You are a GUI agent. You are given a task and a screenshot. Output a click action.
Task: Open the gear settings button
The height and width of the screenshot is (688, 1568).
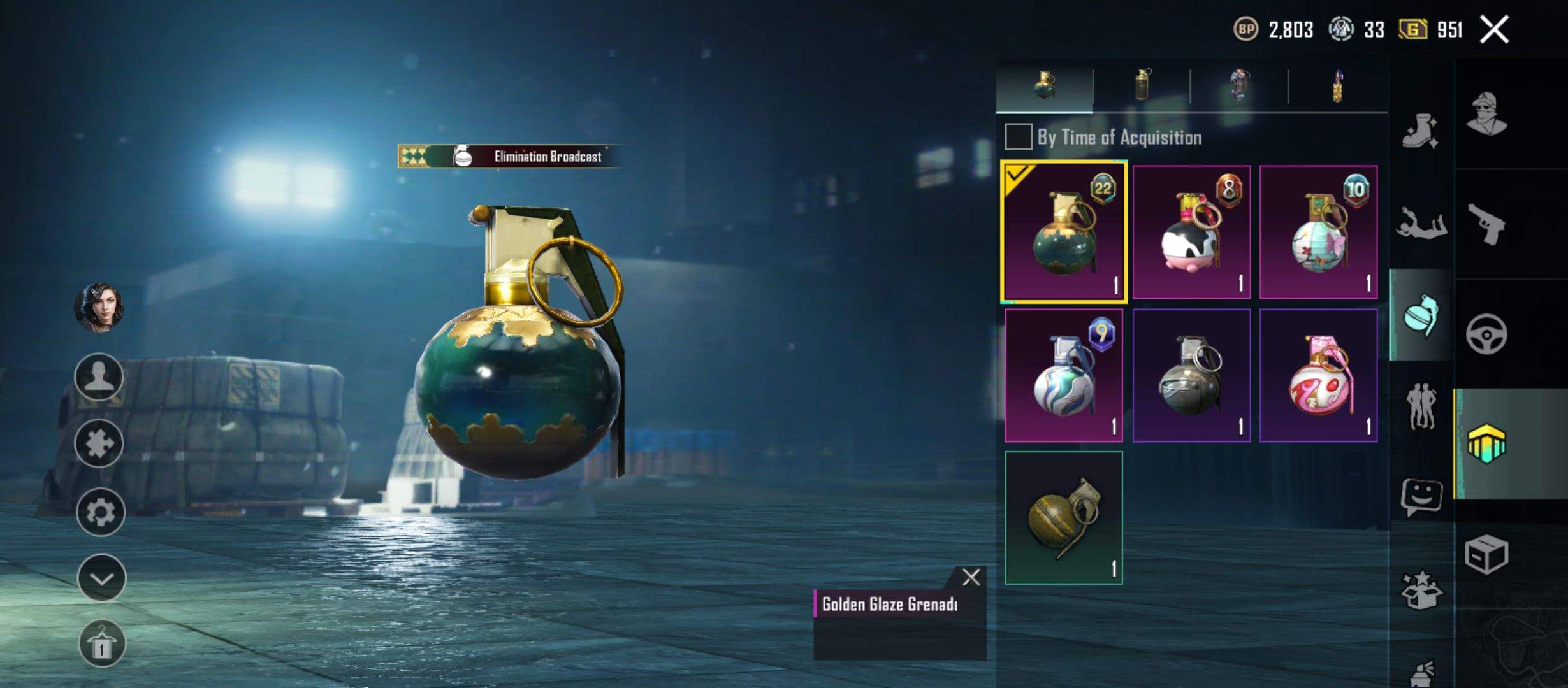click(x=100, y=512)
